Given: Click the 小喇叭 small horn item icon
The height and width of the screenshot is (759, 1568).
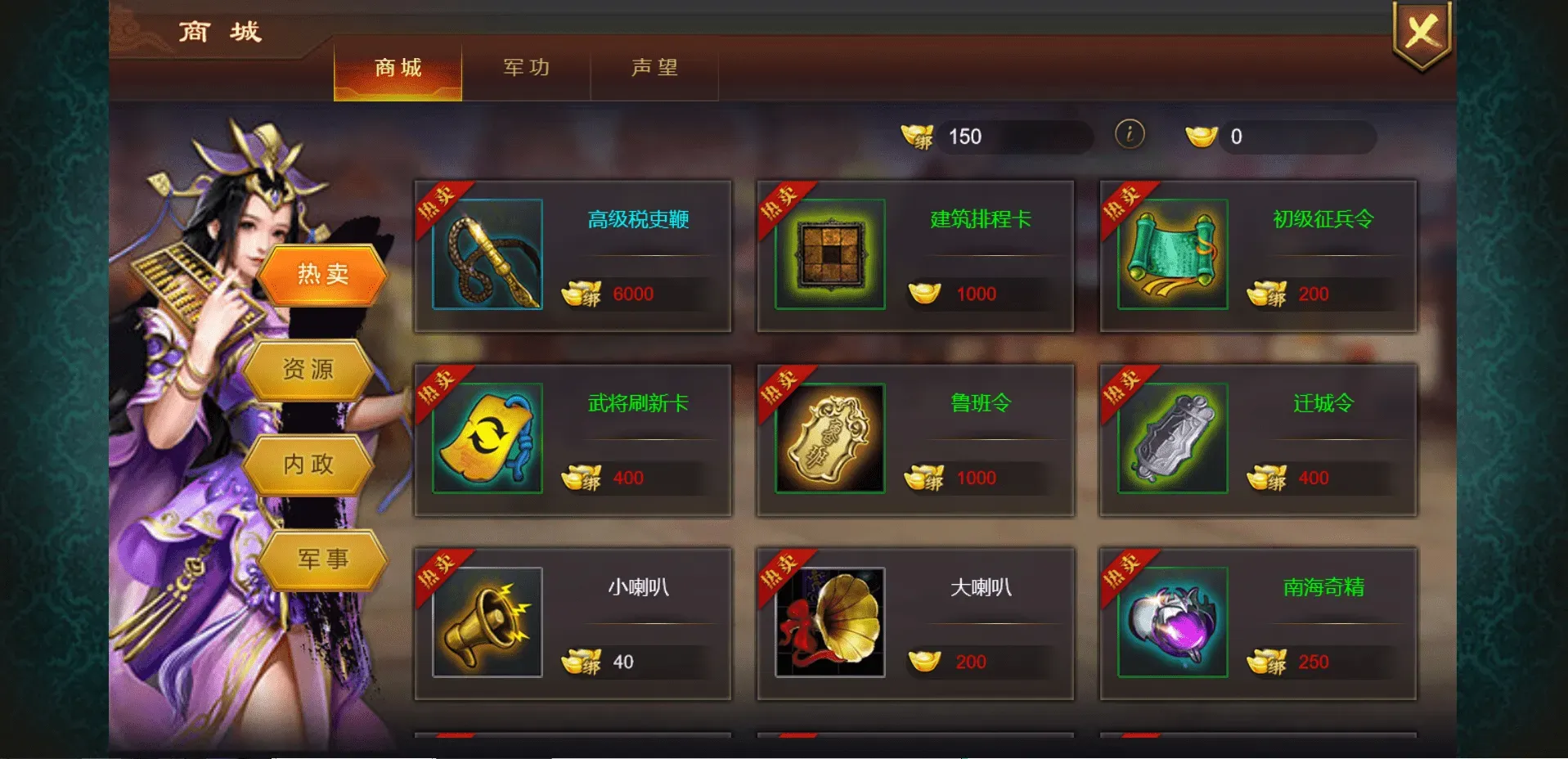Looking at the screenshot, I should 486,622.
